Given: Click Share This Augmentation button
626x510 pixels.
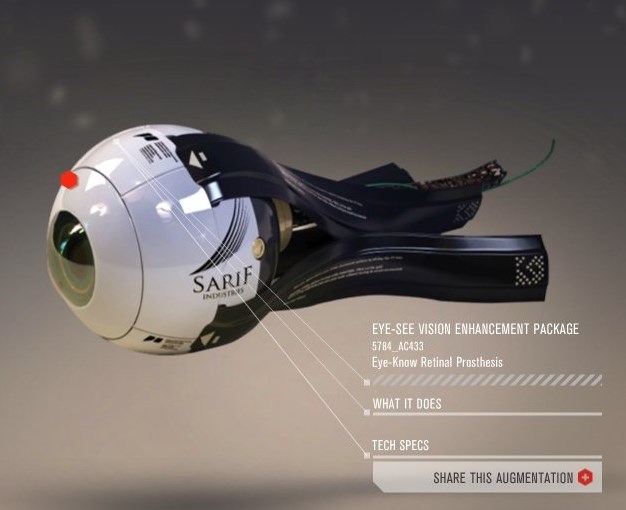Looking at the screenshot, I should coord(503,478).
